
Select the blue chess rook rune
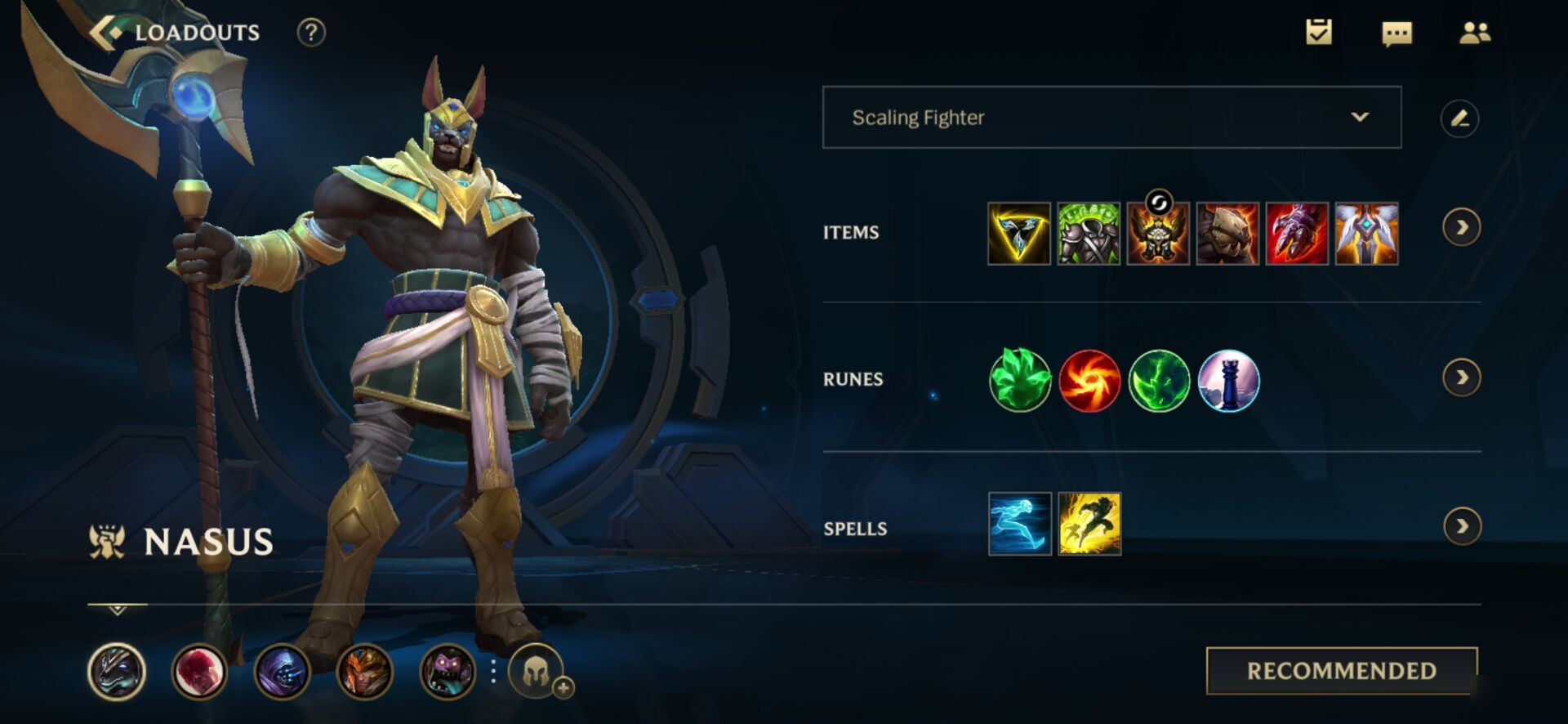pos(1228,380)
